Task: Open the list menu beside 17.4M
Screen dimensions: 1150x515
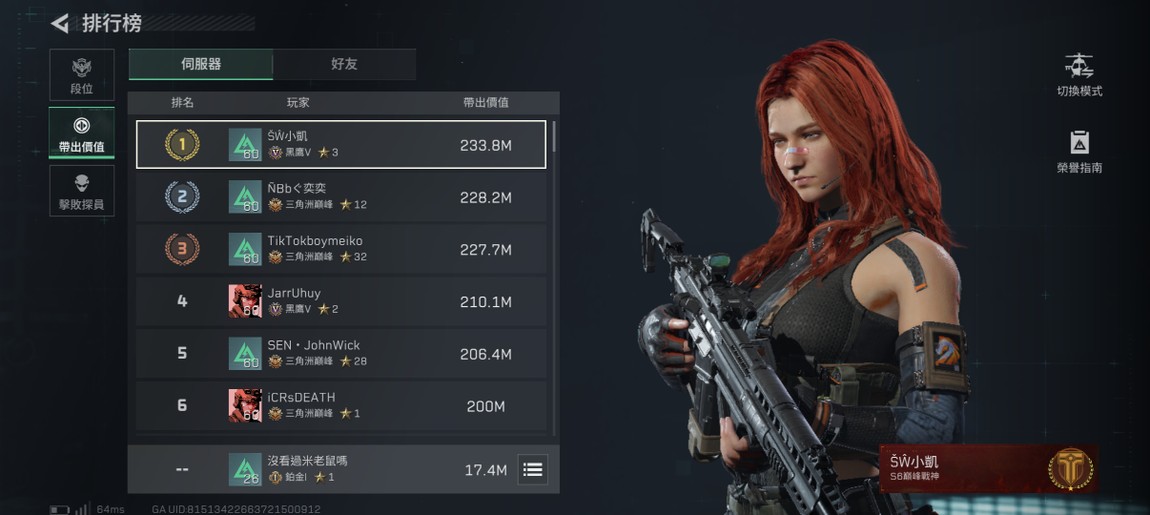Action: (533, 469)
